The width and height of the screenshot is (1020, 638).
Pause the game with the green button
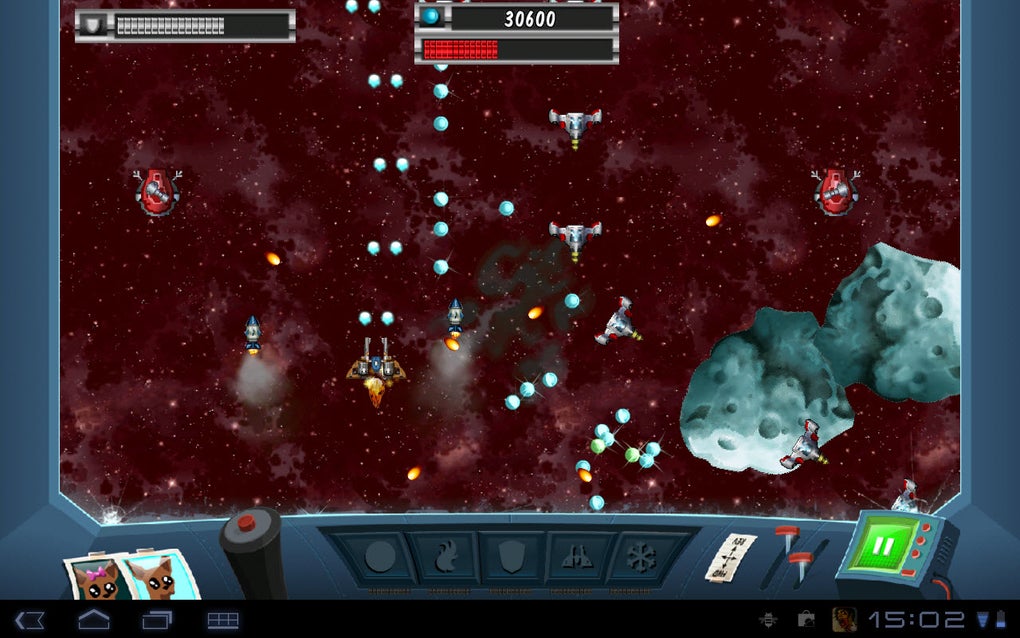pos(883,548)
